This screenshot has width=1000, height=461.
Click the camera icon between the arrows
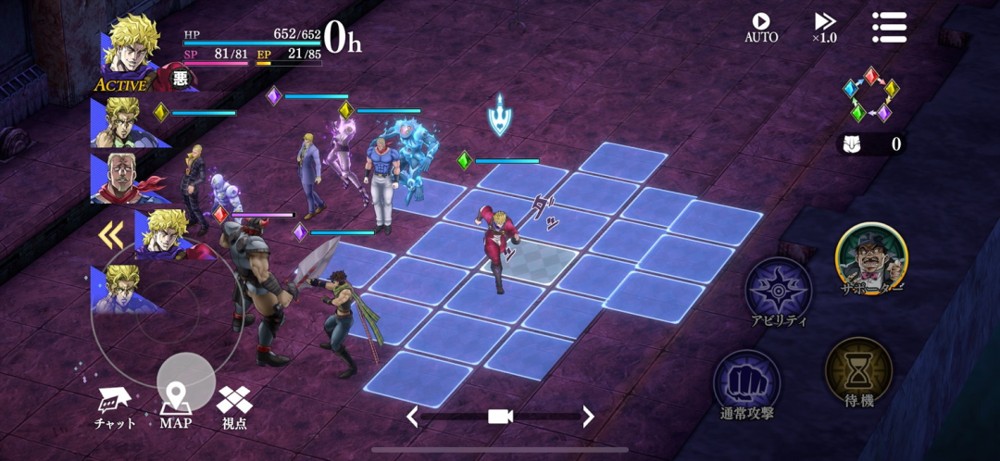500,416
